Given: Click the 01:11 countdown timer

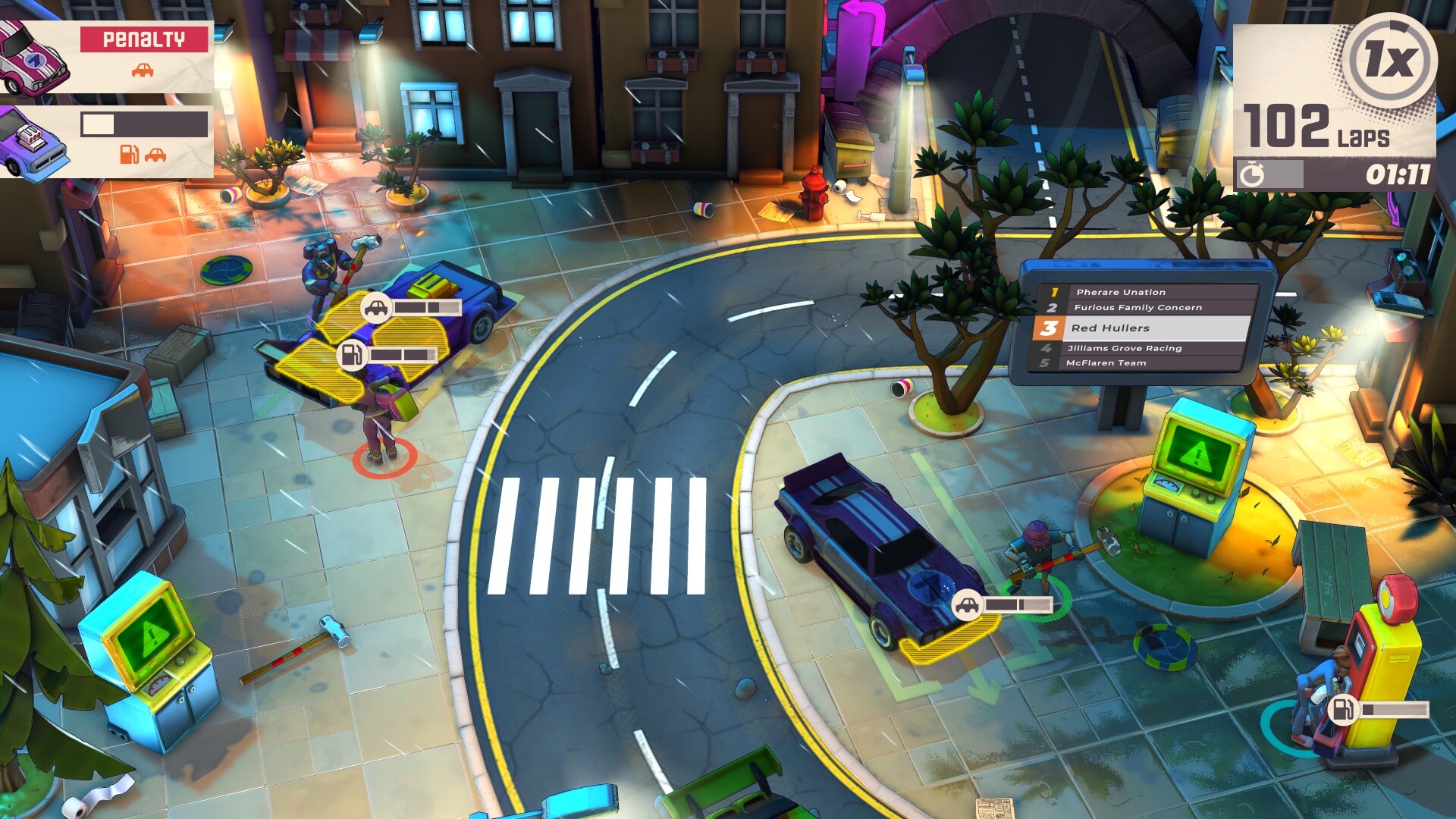Looking at the screenshot, I should point(1399,173).
